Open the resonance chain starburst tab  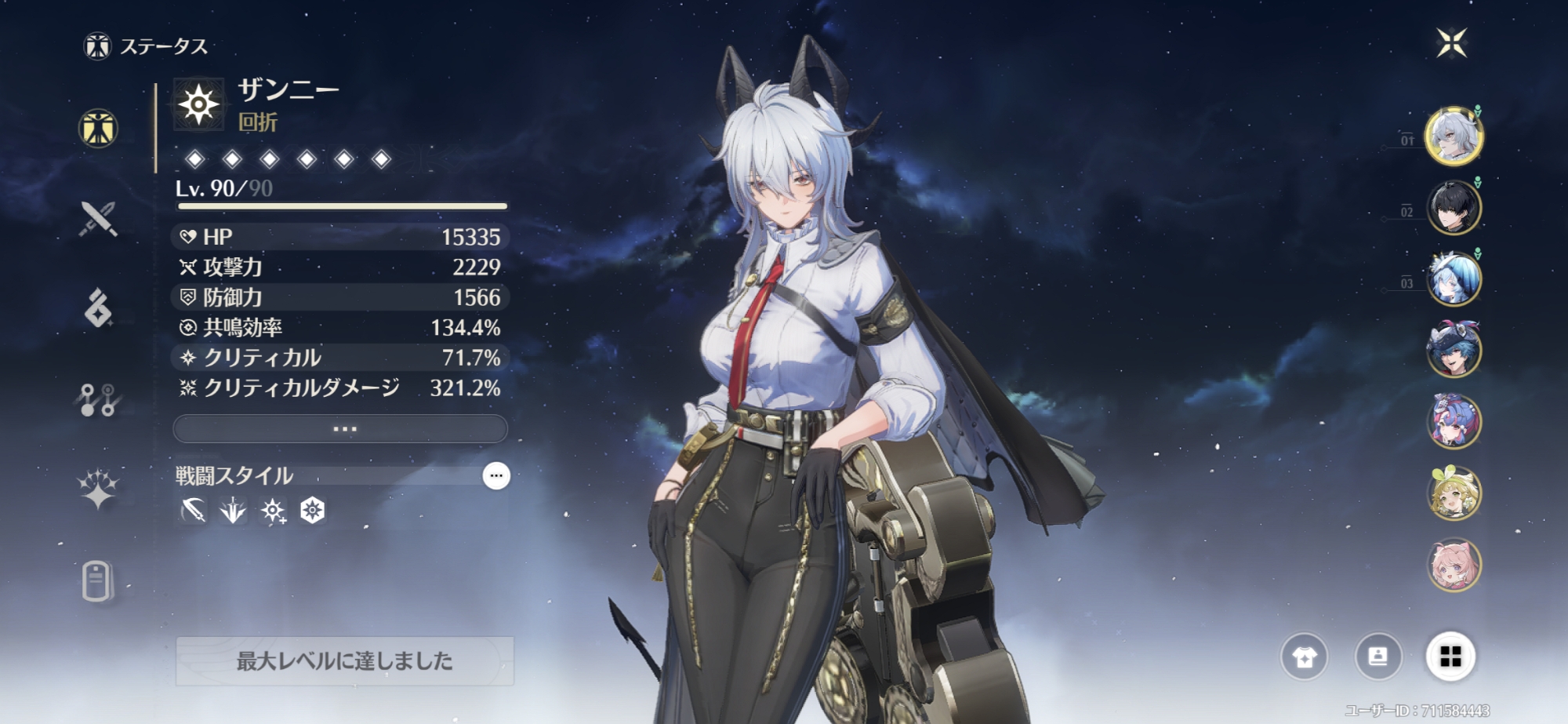point(99,490)
